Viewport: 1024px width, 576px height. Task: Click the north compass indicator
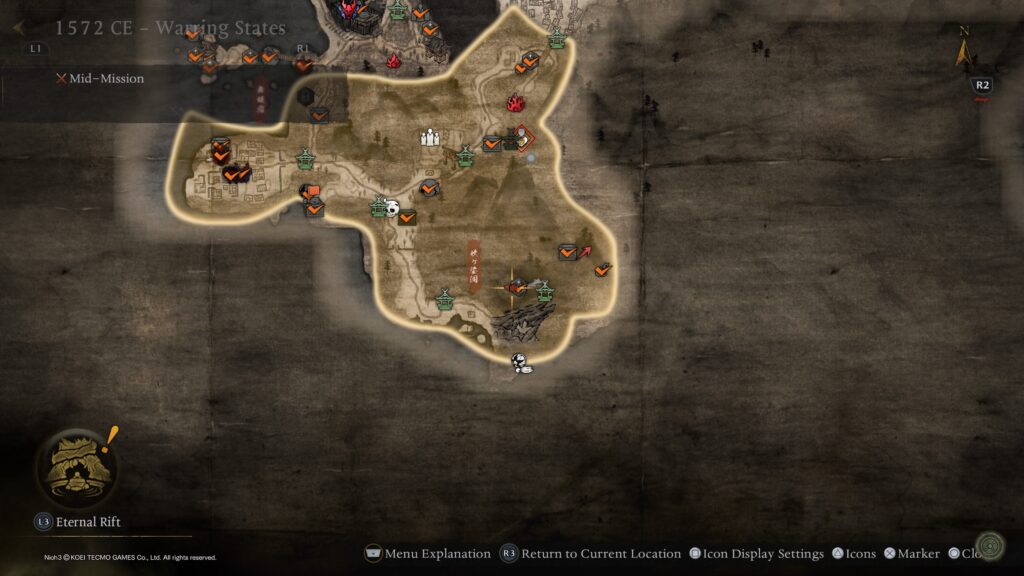(964, 50)
